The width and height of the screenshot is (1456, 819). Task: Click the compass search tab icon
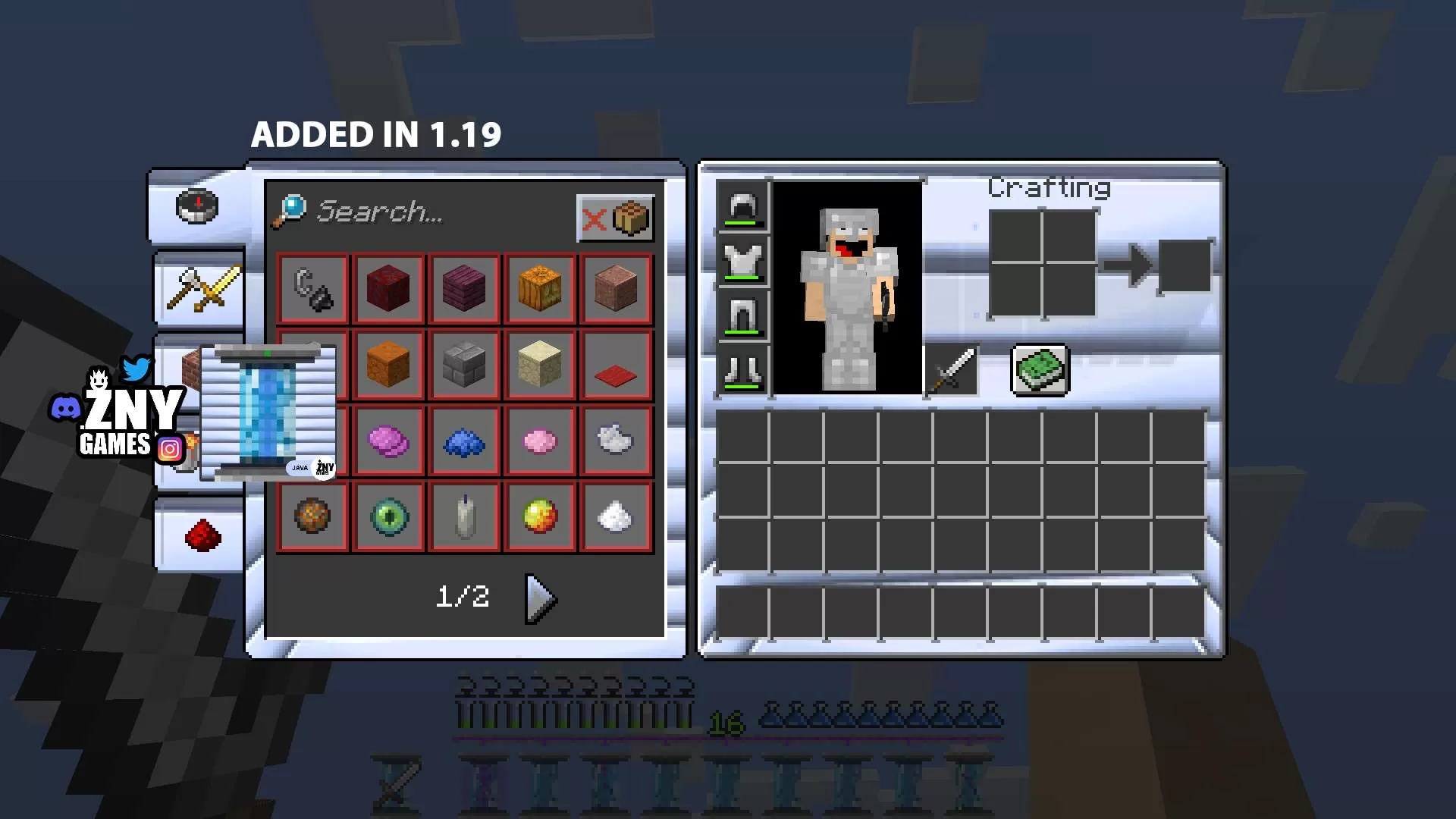pos(199,206)
